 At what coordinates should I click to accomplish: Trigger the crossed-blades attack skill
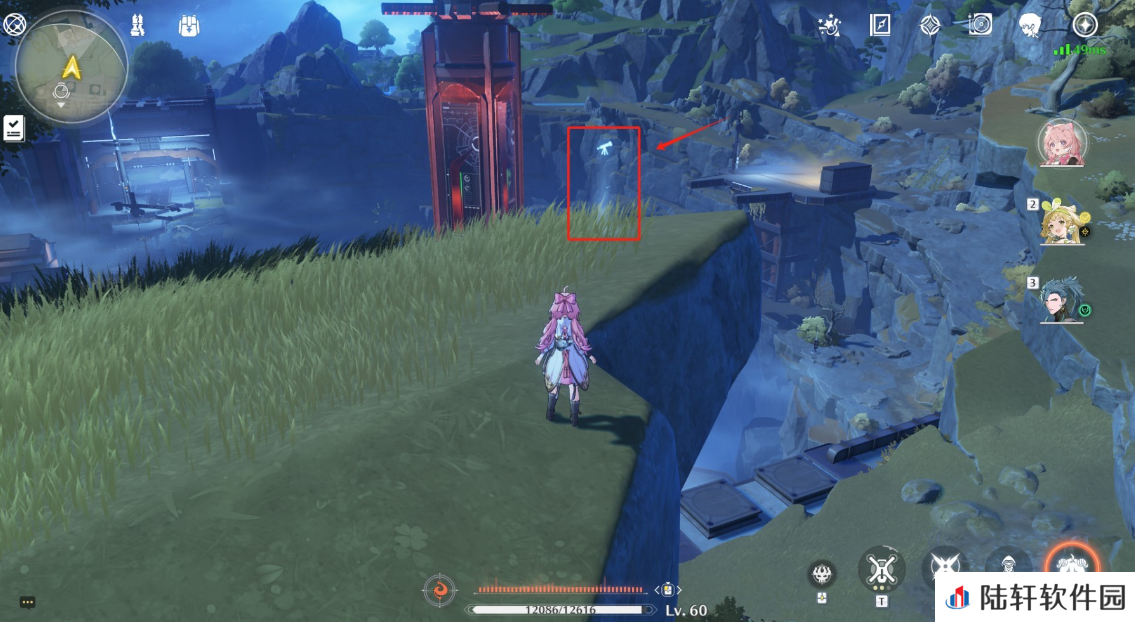[x=943, y=568]
